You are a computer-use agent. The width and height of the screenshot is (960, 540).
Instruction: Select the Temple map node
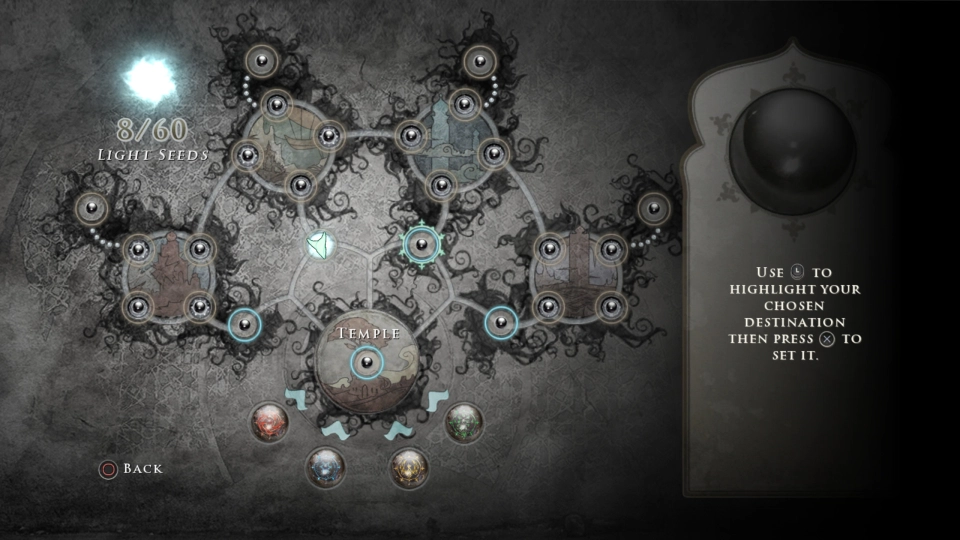coord(366,361)
